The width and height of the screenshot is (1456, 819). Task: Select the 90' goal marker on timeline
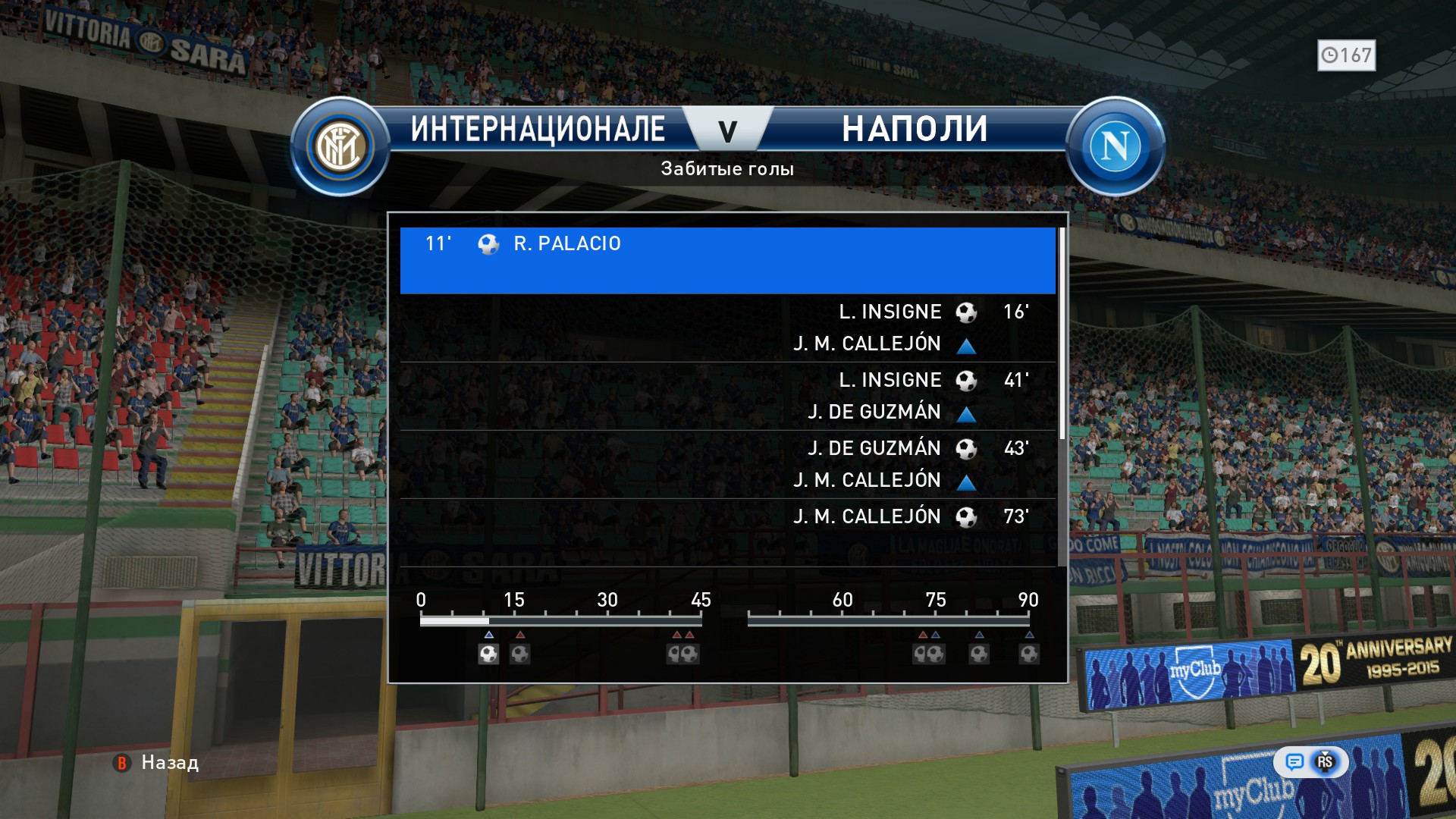pyautogui.click(x=1029, y=654)
